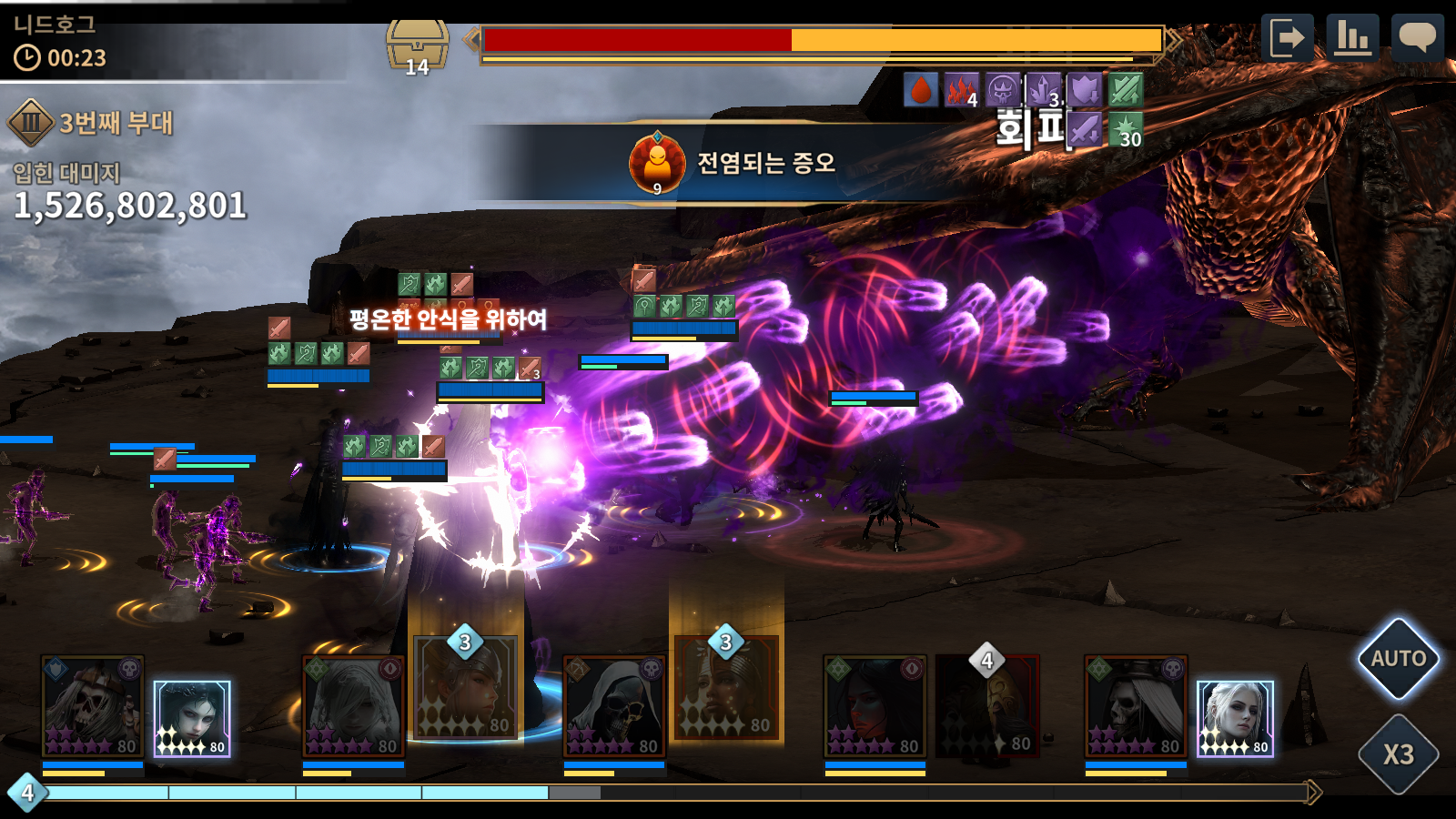
Task: Open the chat speech-bubble button
Action: 1417,38
